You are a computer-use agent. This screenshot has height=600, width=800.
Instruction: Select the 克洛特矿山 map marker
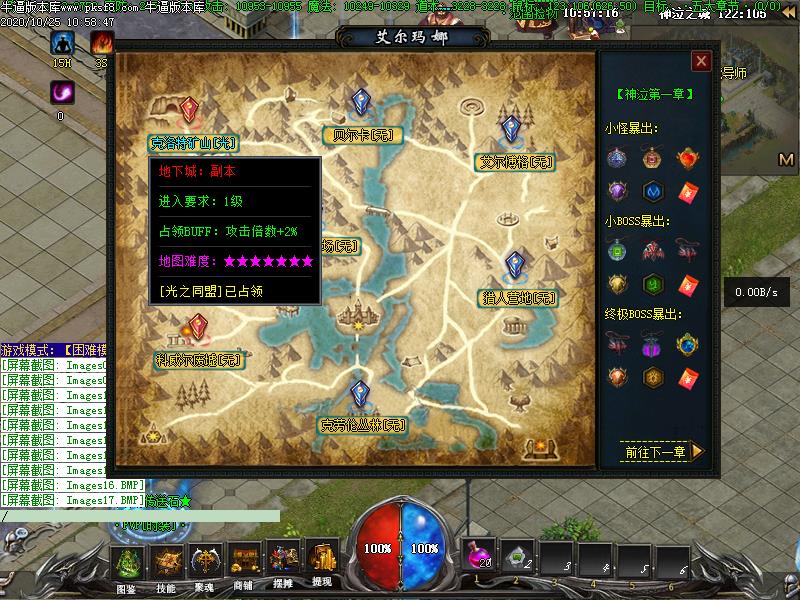192,111
